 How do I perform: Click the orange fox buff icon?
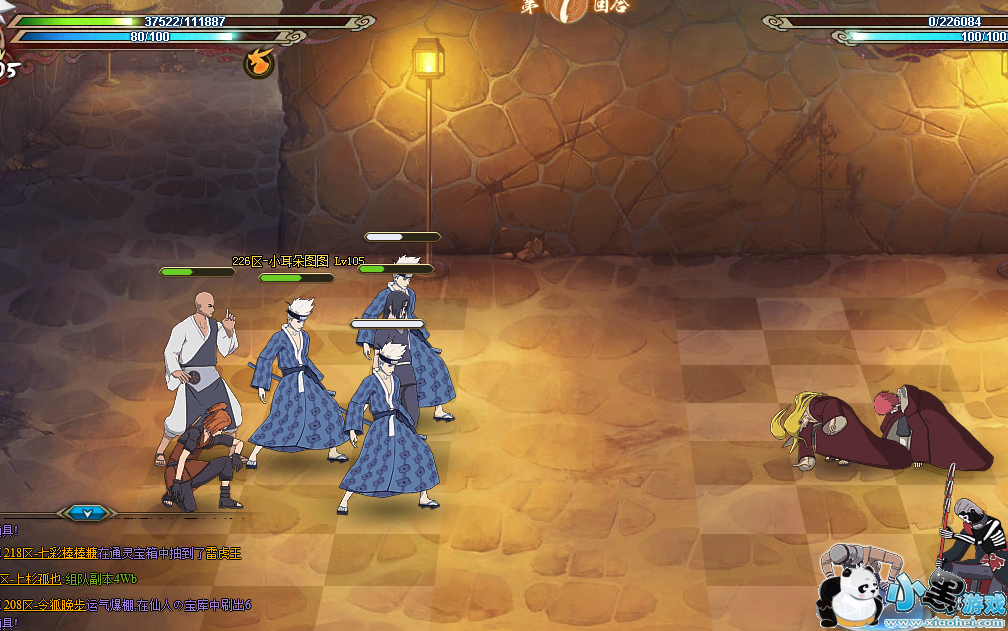(259, 63)
